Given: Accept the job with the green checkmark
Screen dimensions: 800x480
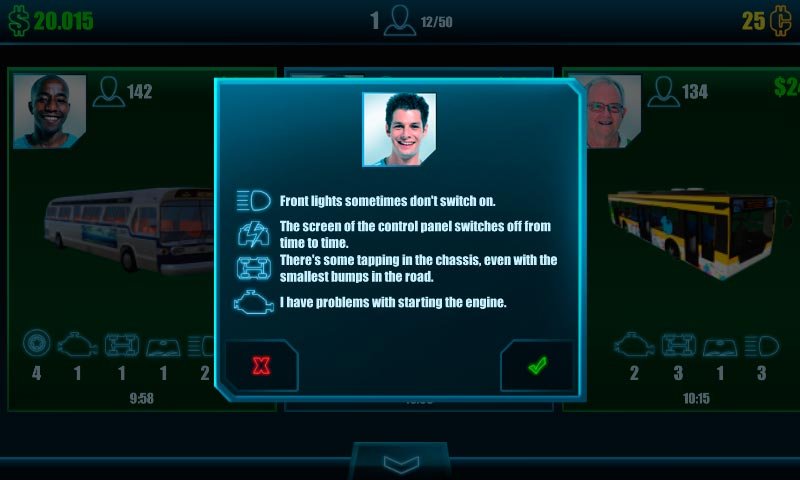Looking at the screenshot, I should 538,365.
